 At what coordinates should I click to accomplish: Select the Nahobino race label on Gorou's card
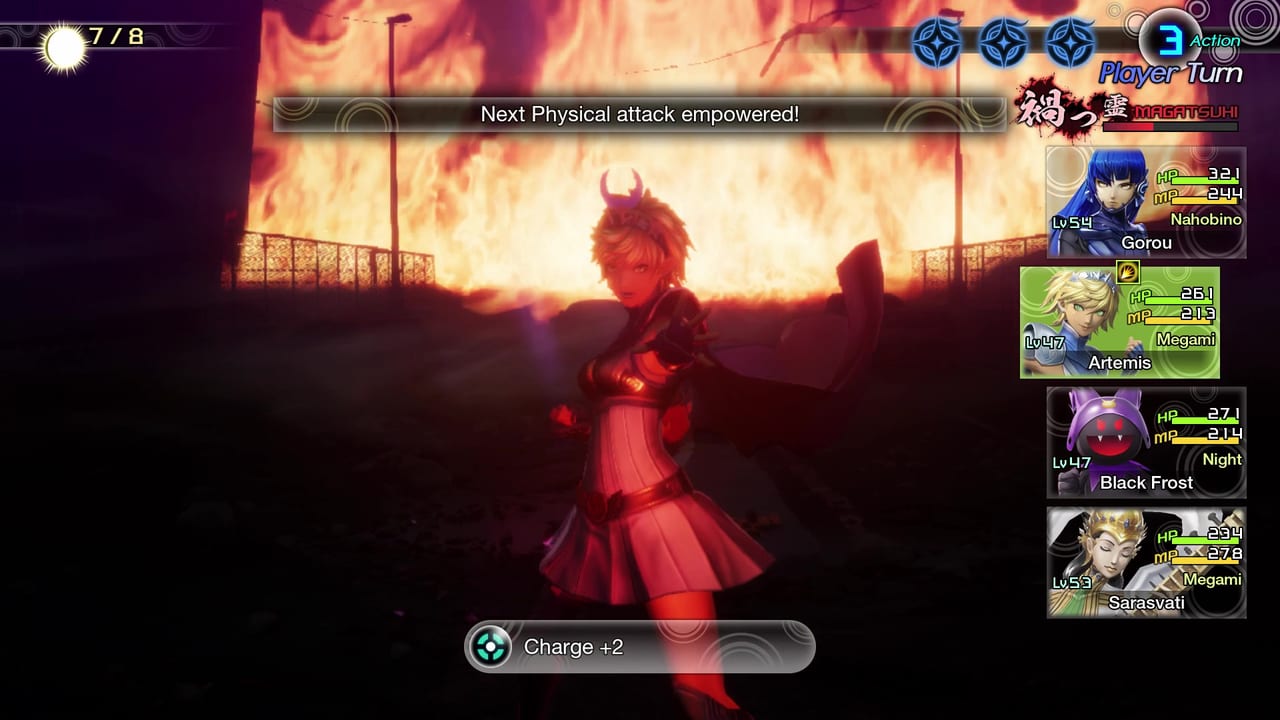click(1205, 219)
